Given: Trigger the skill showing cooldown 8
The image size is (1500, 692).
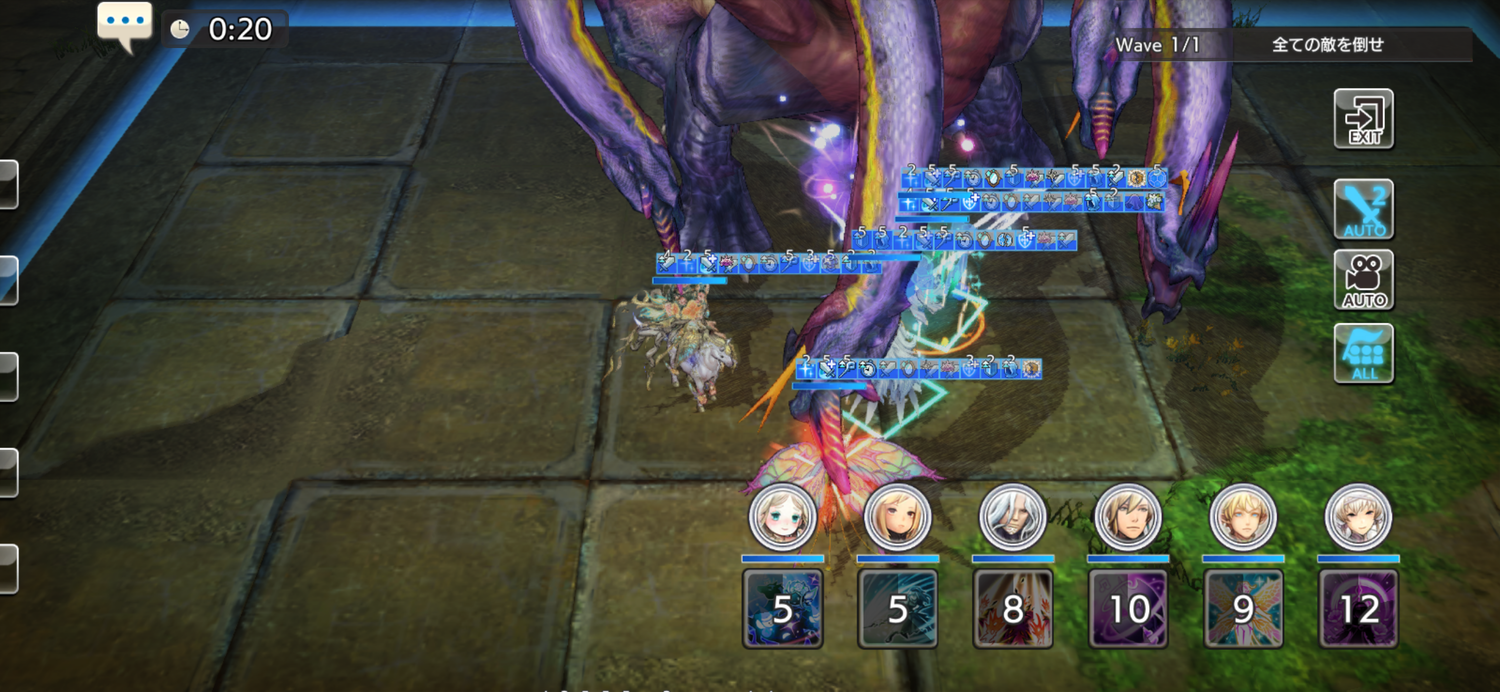Looking at the screenshot, I should tap(1013, 608).
